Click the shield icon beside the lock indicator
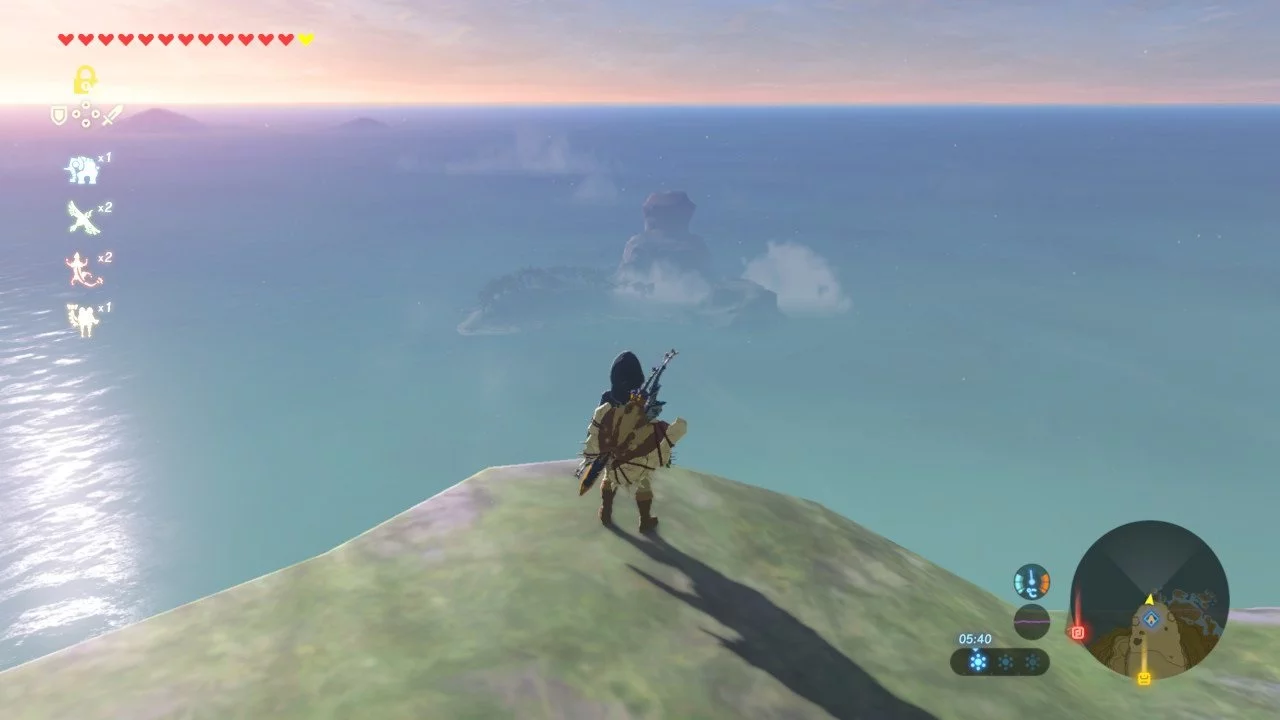This screenshot has height=720, width=1280. pos(58,117)
